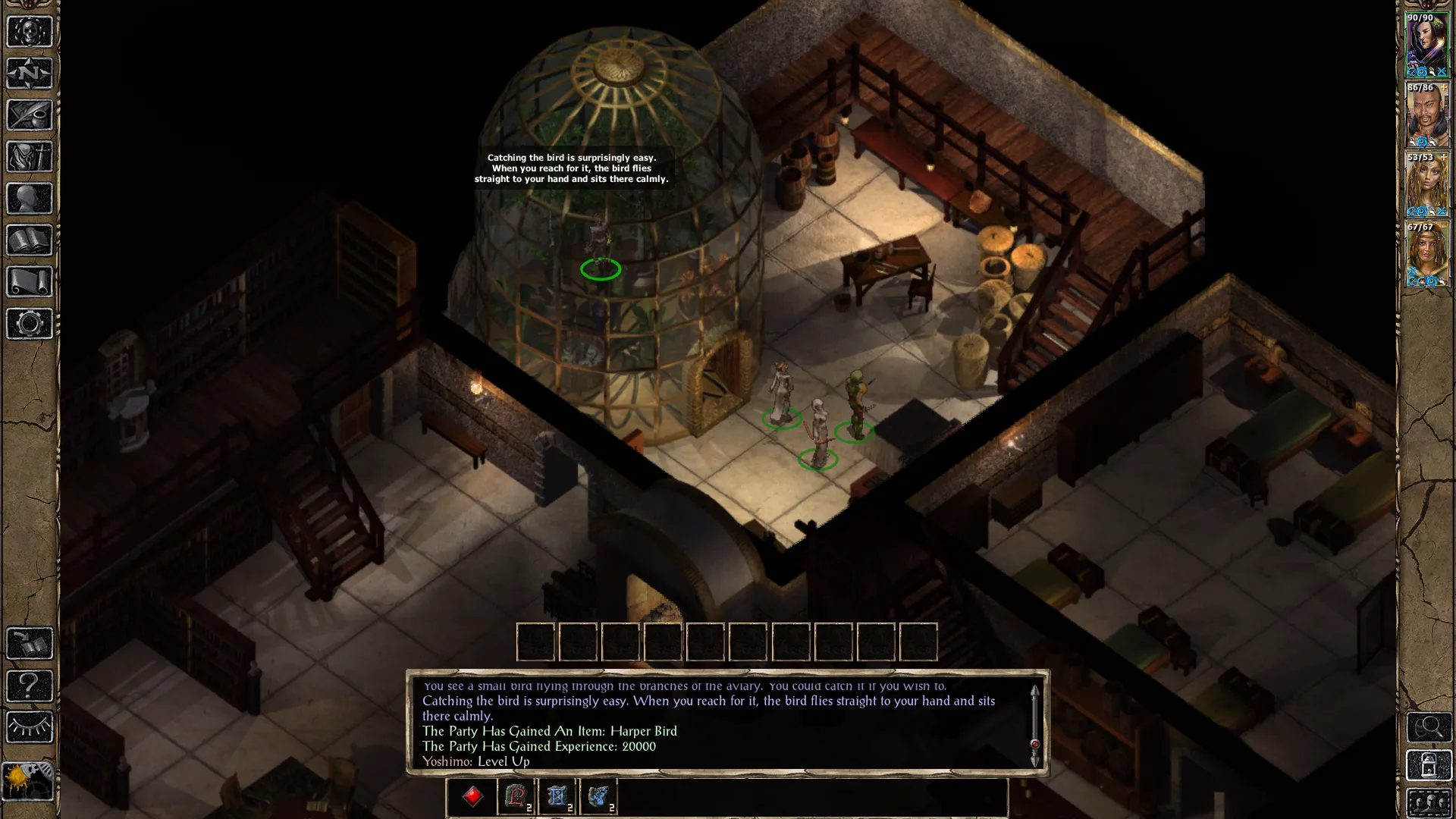Quick save with the arrow-and-book button

click(x=29, y=644)
